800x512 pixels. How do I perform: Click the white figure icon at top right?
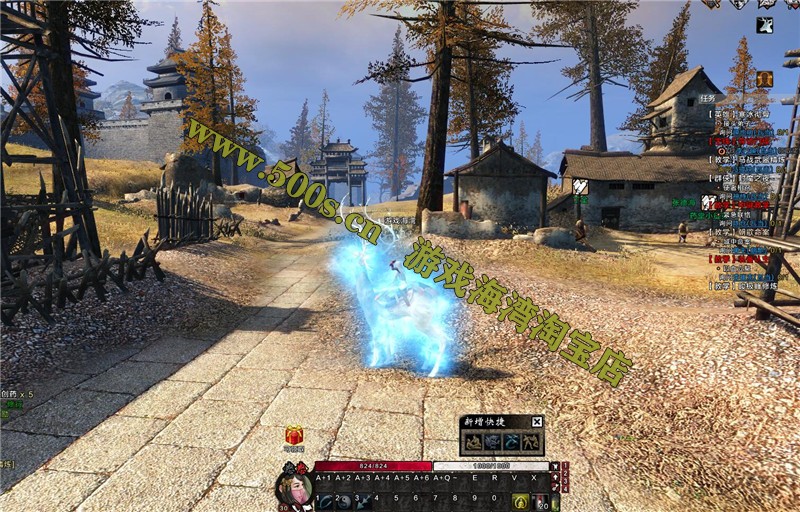(x=765, y=26)
